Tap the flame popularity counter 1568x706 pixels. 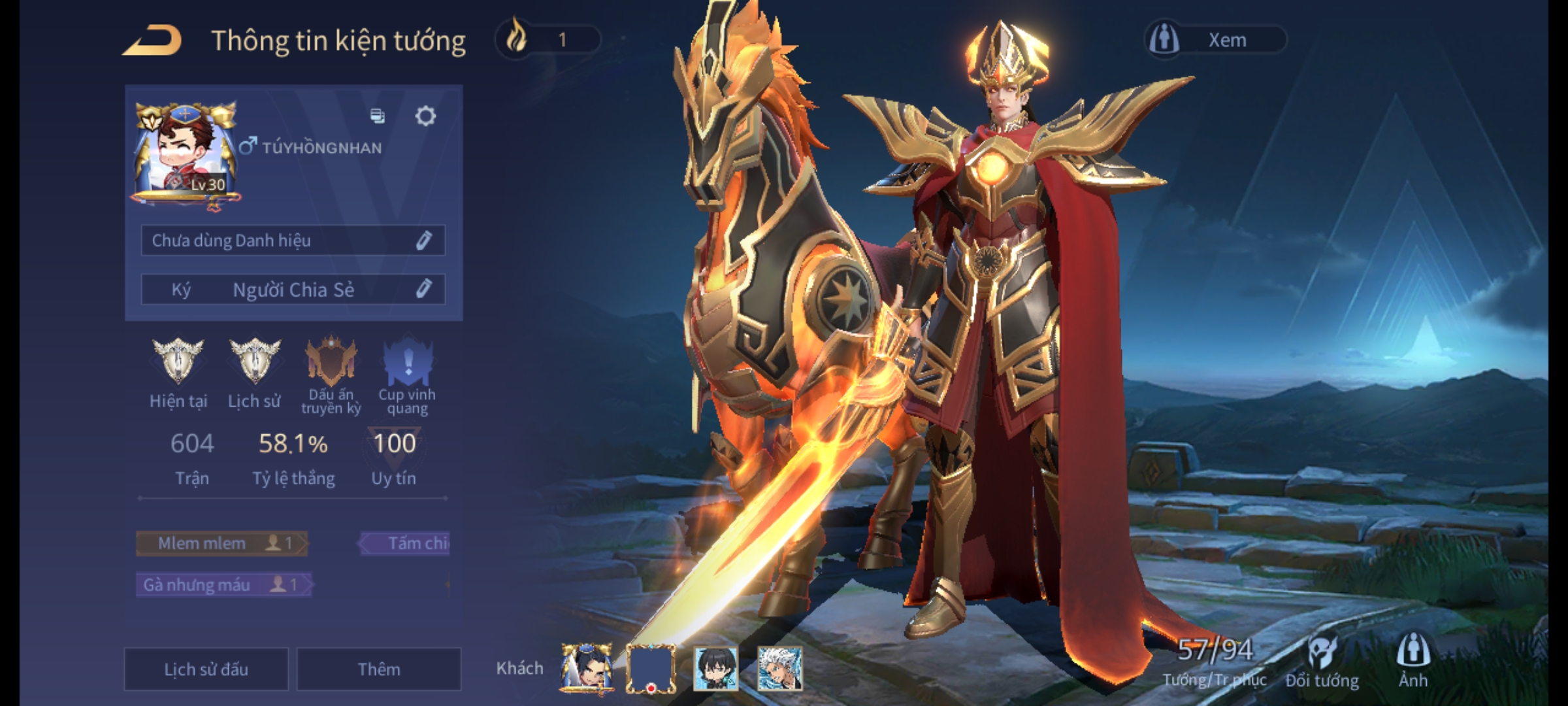point(547,40)
